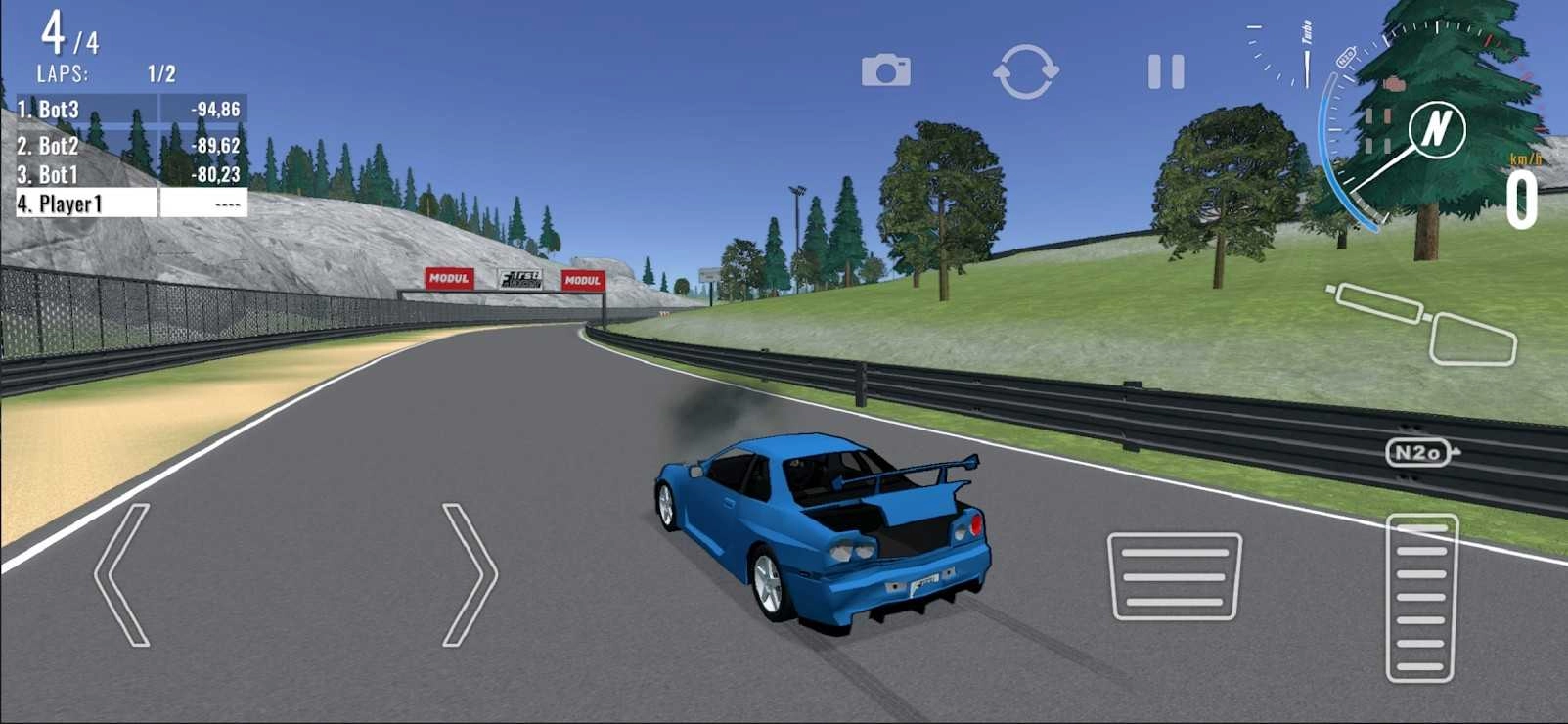Viewport: 1568px width, 724px height.
Task: Tap Bot1's entry showing -80,23
Action: pos(217,172)
